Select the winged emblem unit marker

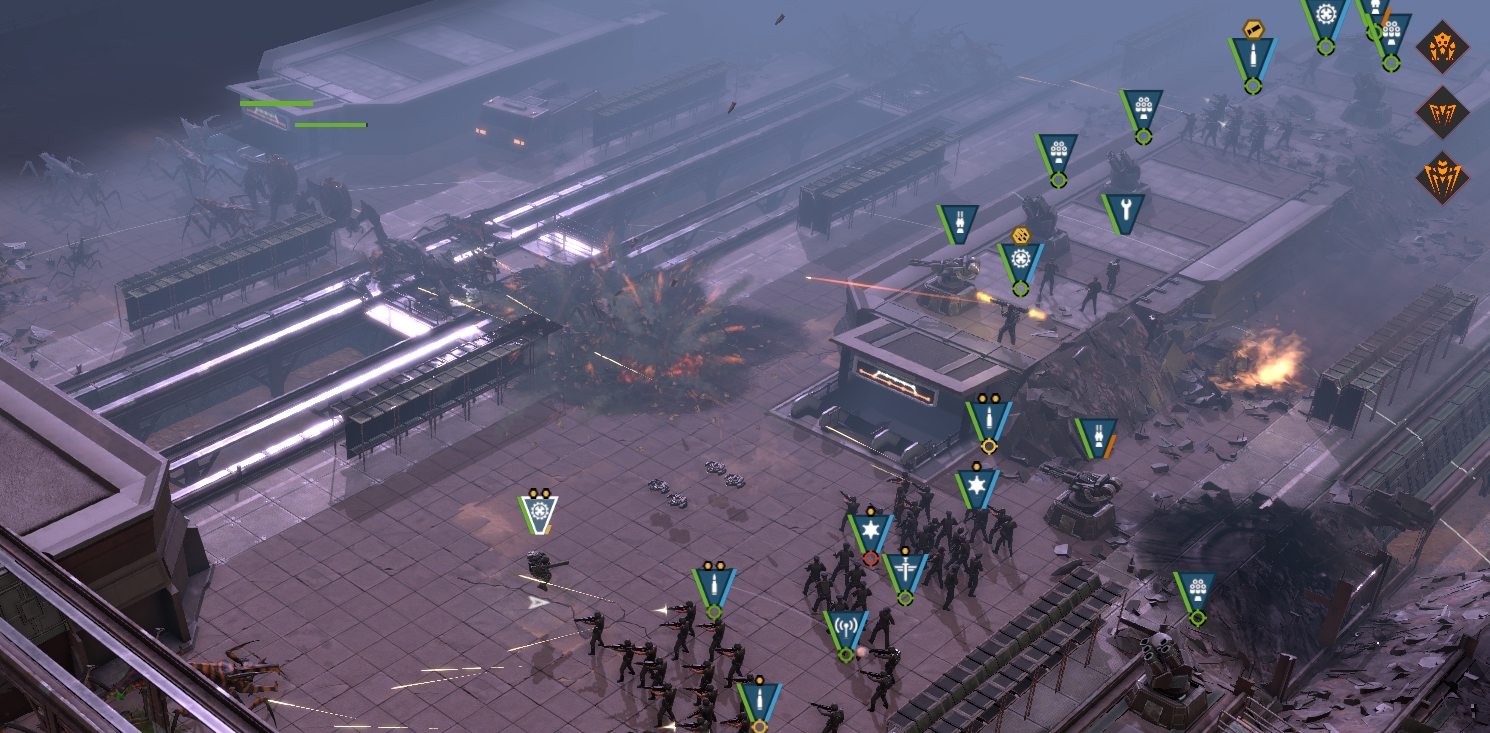pos(905,571)
